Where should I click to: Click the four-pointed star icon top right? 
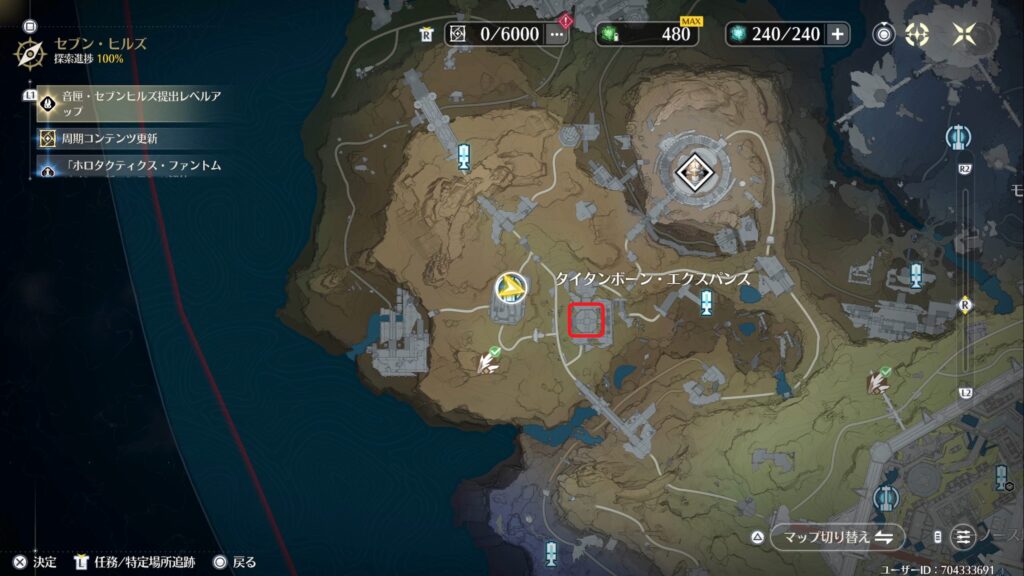coord(966,34)
